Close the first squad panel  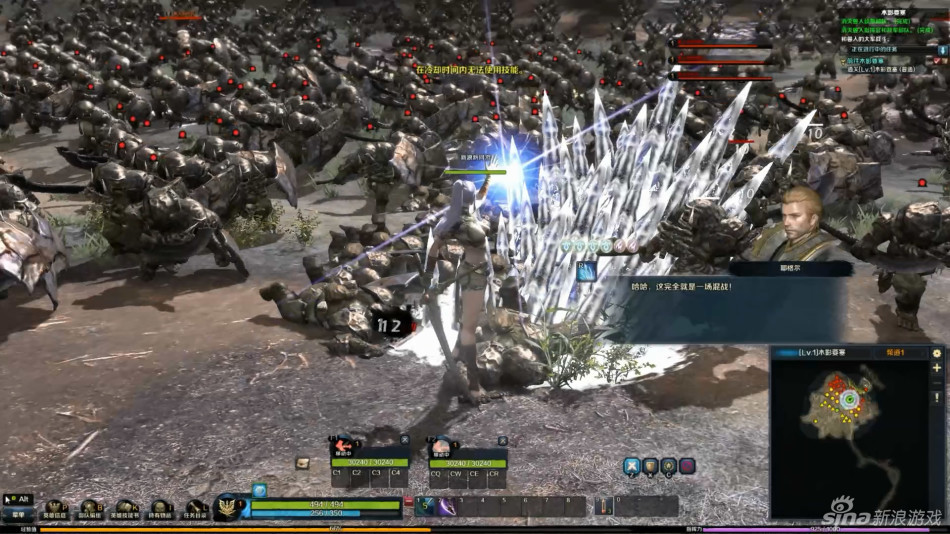pyautogui.click(x=404, y=439)
